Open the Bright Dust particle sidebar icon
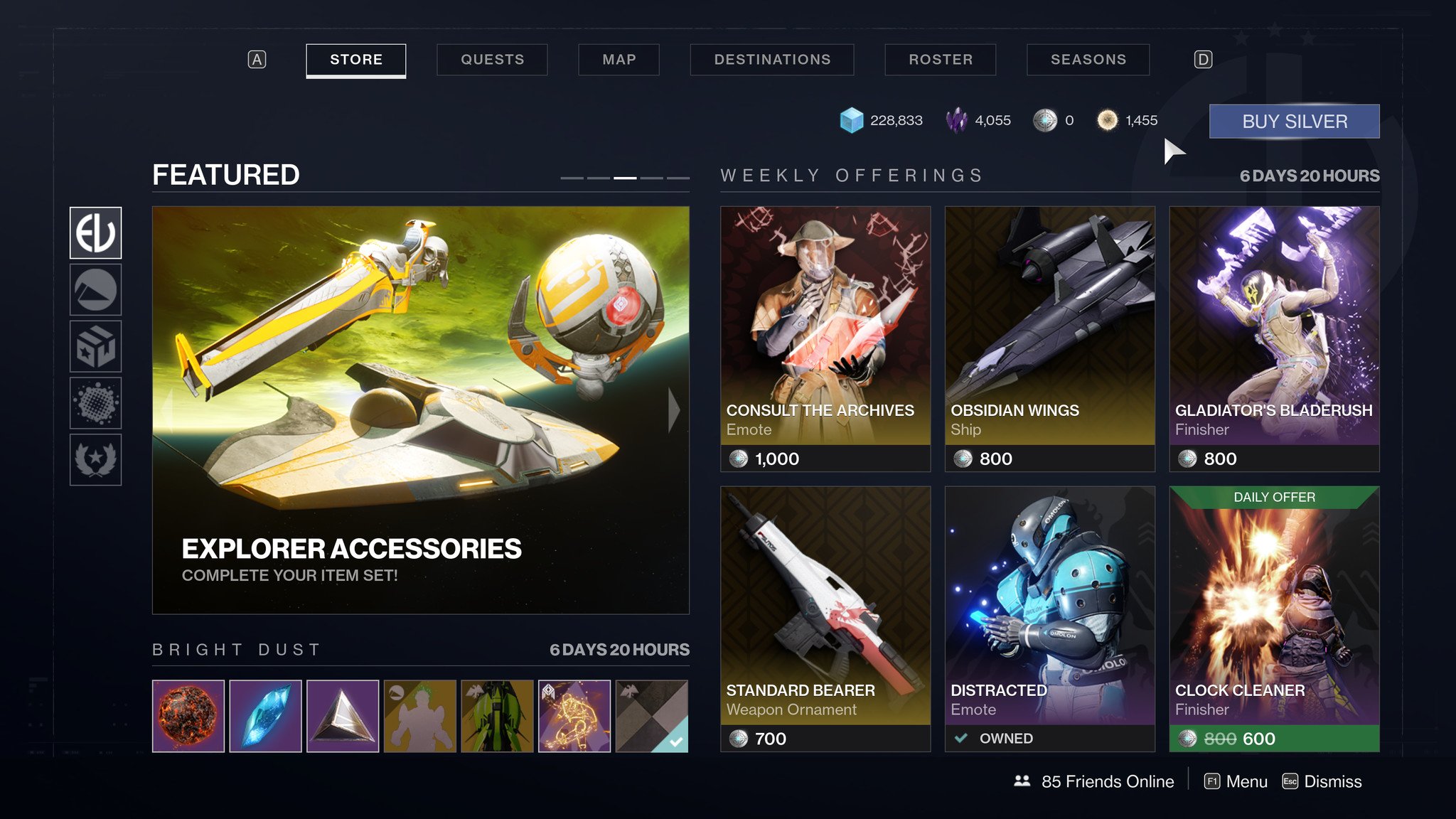 click(95, 403)
